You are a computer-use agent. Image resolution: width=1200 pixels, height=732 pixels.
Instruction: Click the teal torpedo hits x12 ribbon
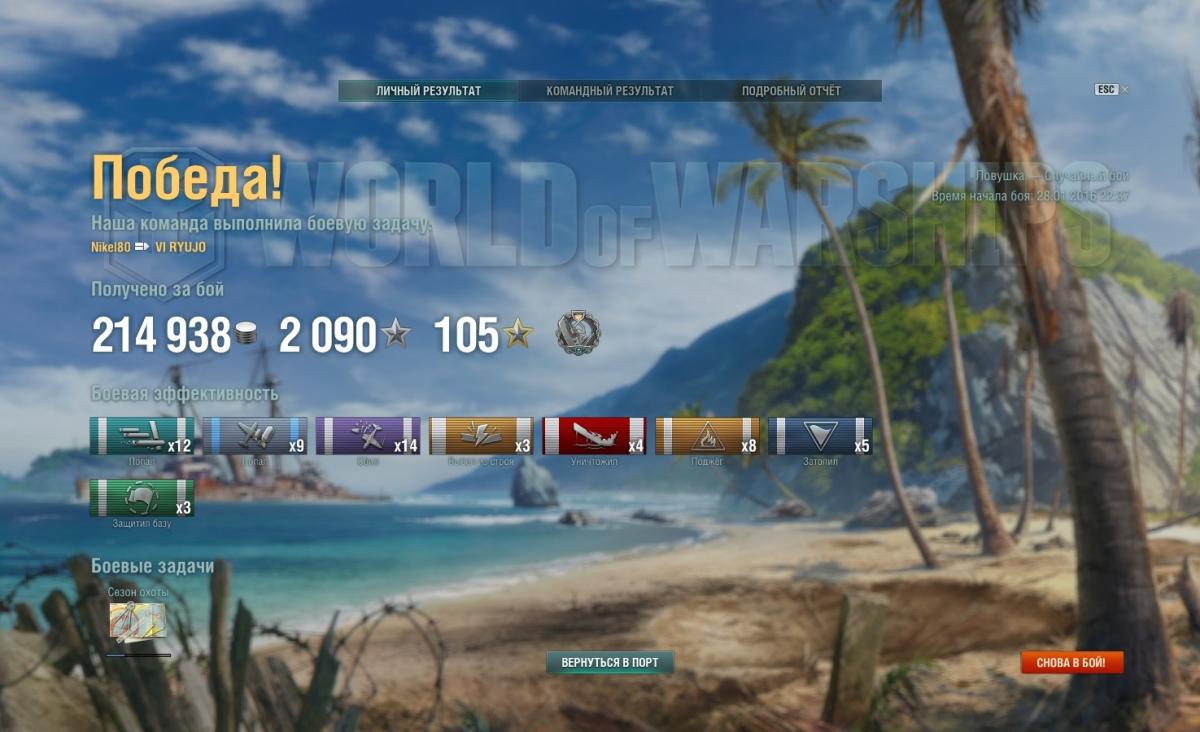tap(142, 437)
